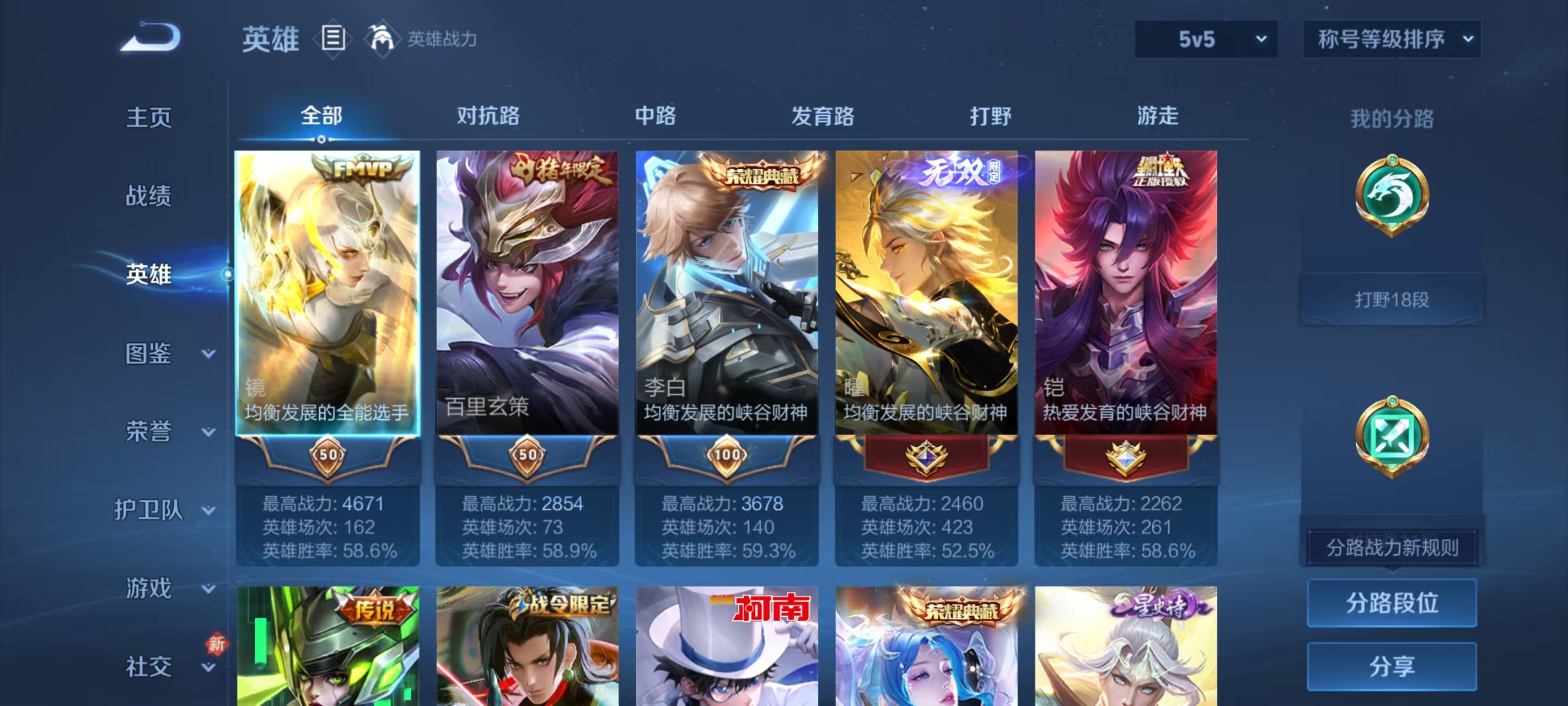Expand the 游戏 sidebar section

(148, 589)
